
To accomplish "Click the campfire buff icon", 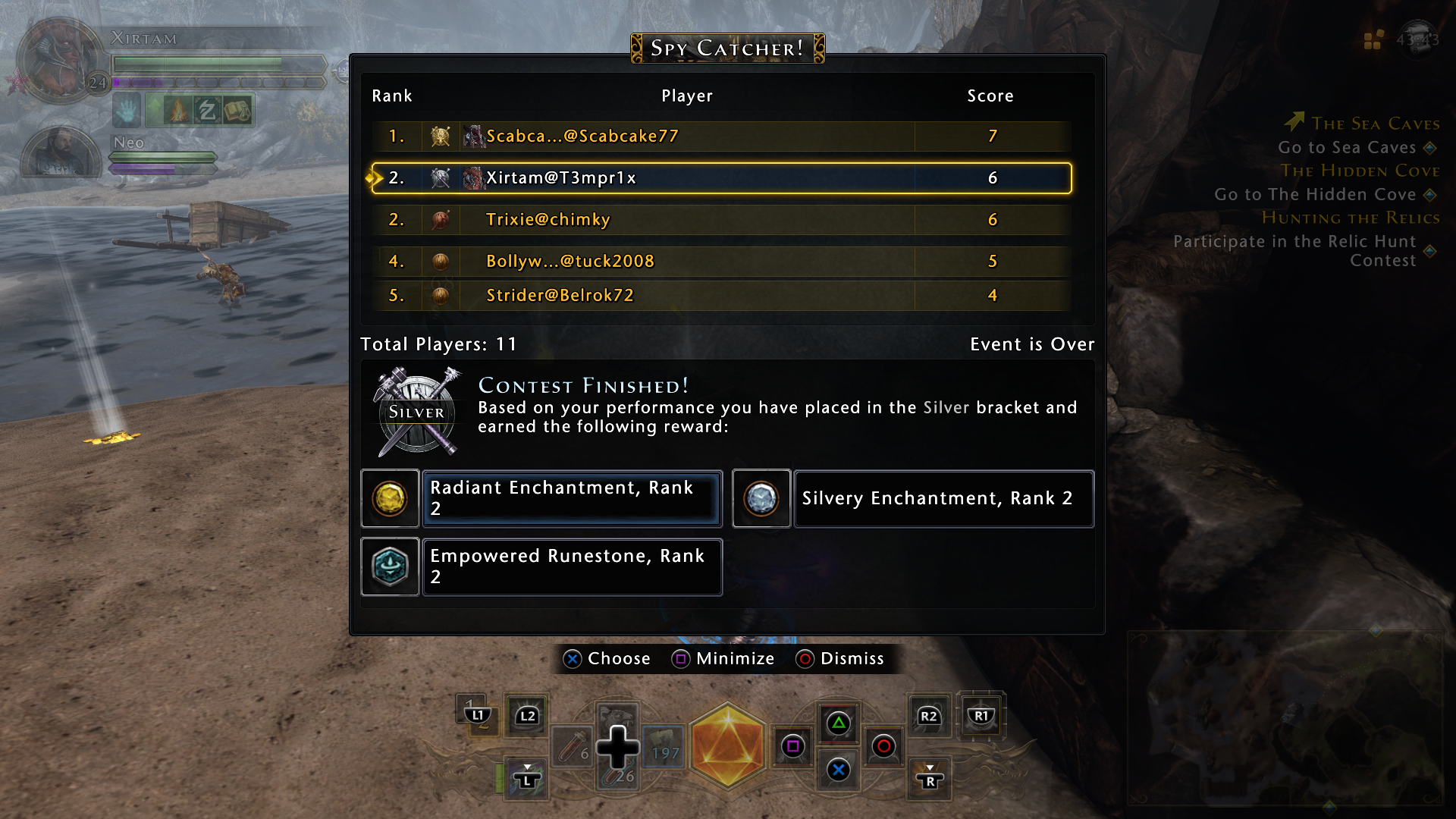I will coord(179,111).
